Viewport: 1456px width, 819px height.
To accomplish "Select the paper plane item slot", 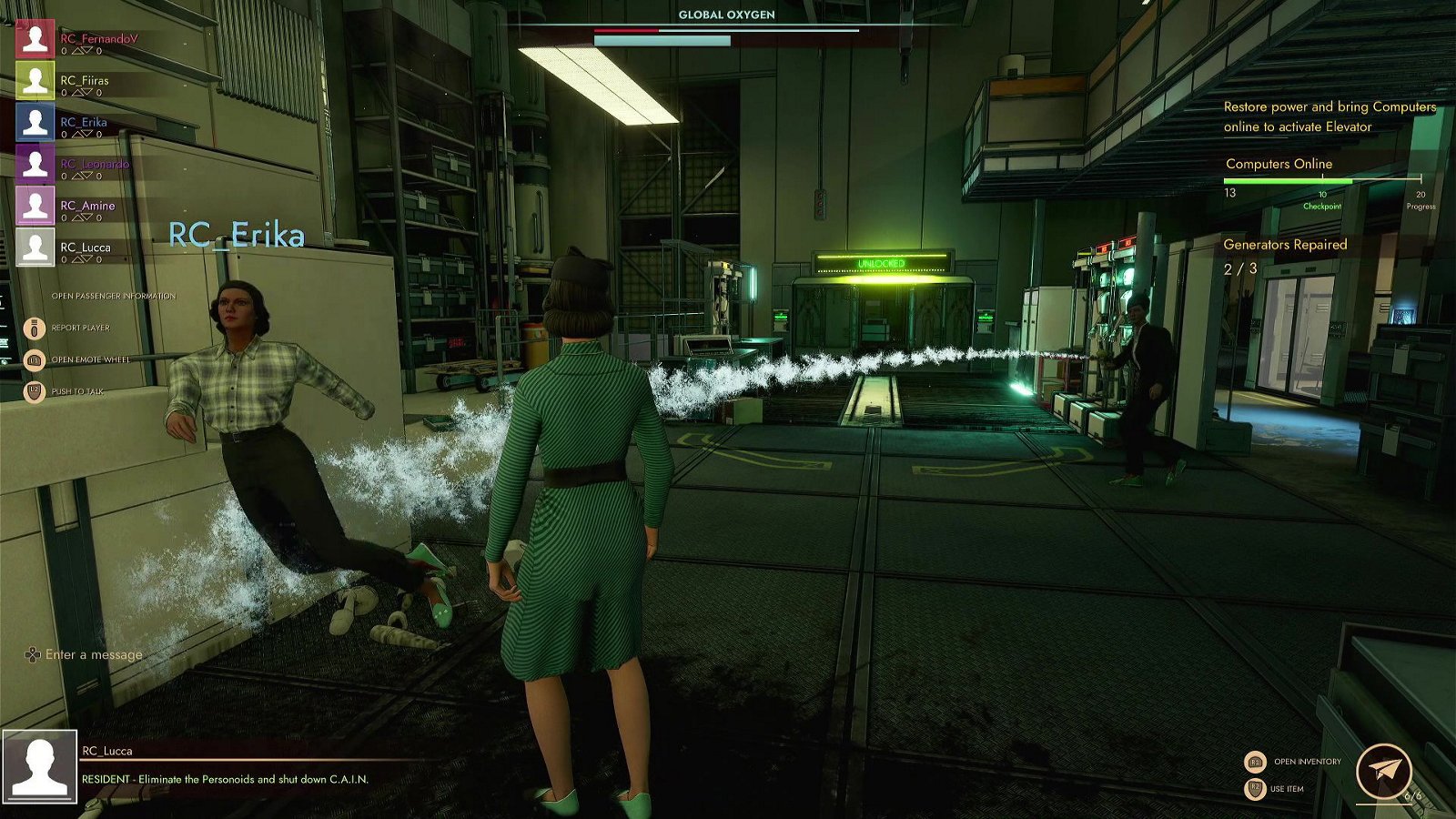I will click(x=1383, y=772).
